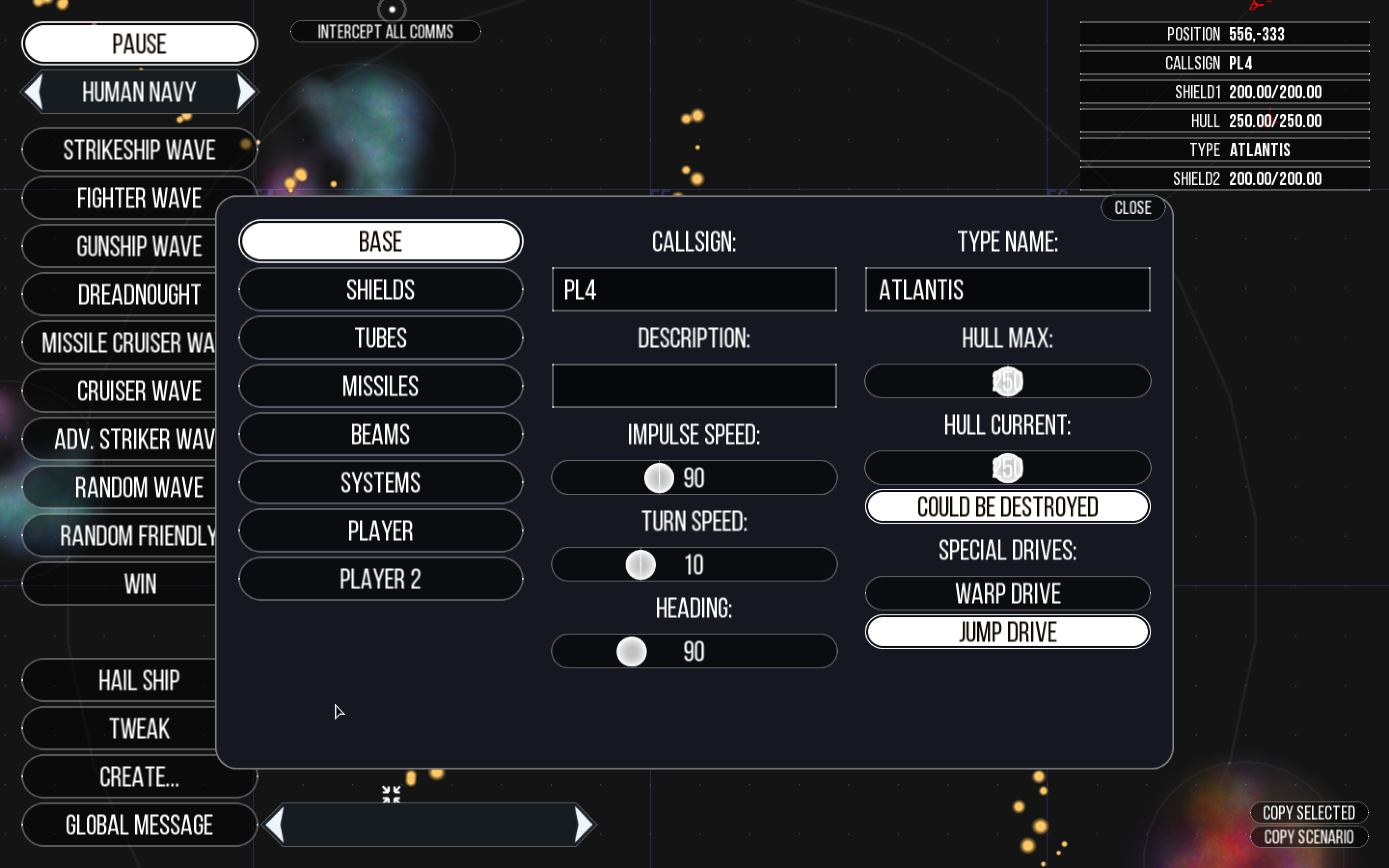Turn on the Warp Drive special drive

[1008, 593]
